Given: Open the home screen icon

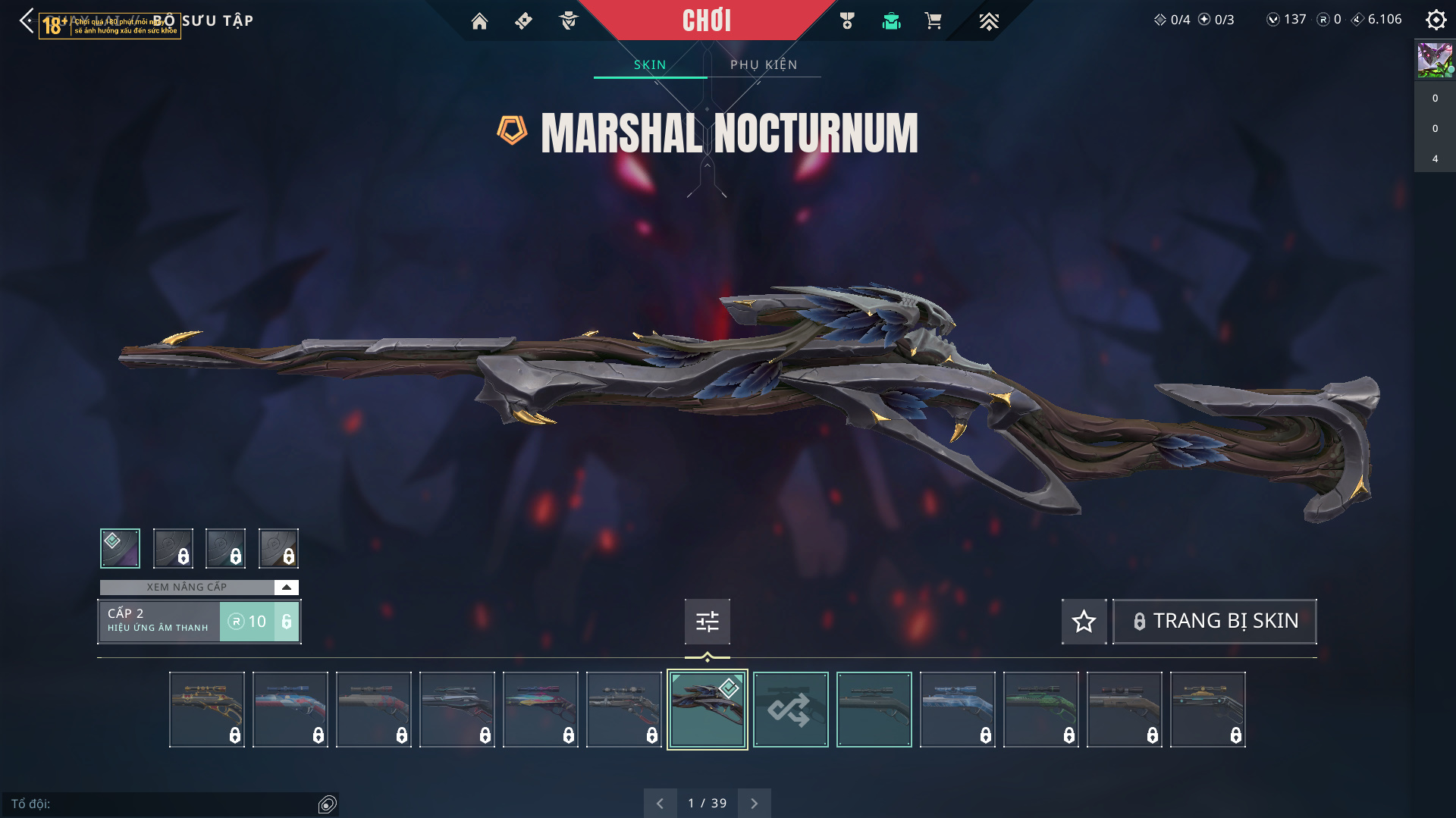Looking at the screenshot, I should (x=479, y=21).
